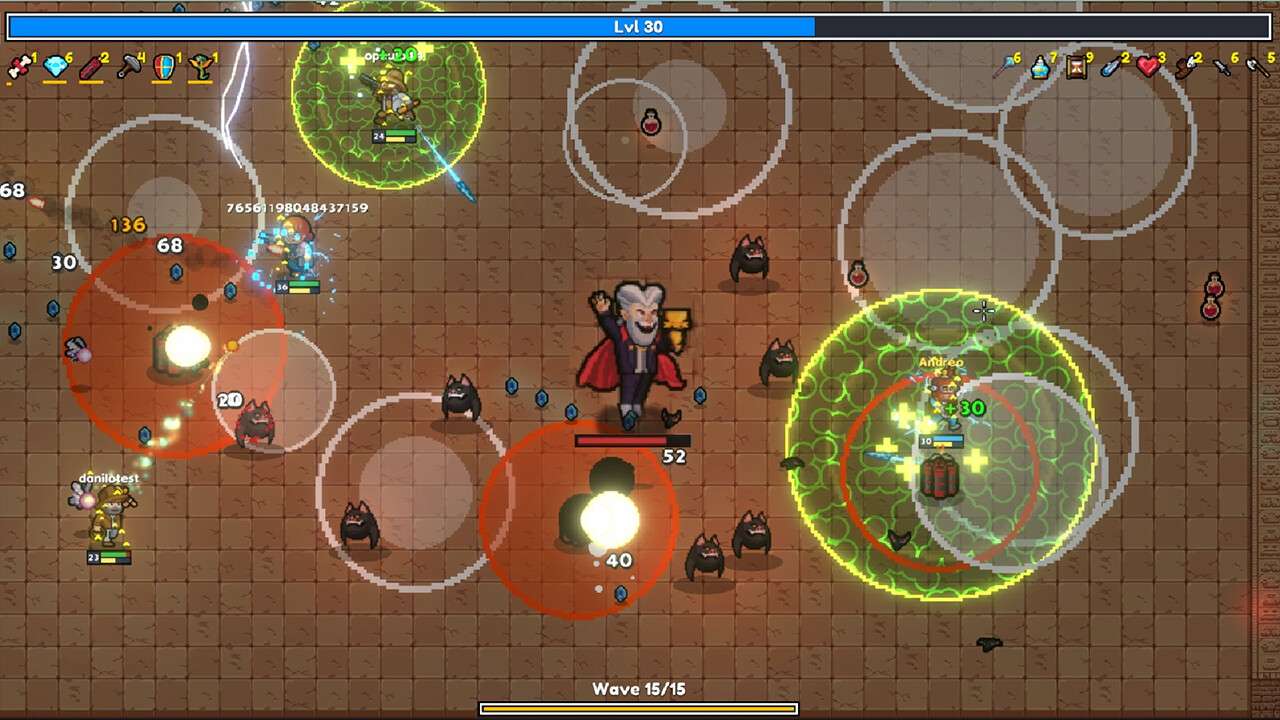Screen dimensions: 1280x720
Task: Select the blue magic wand icon
Action: pos(1004,67)
